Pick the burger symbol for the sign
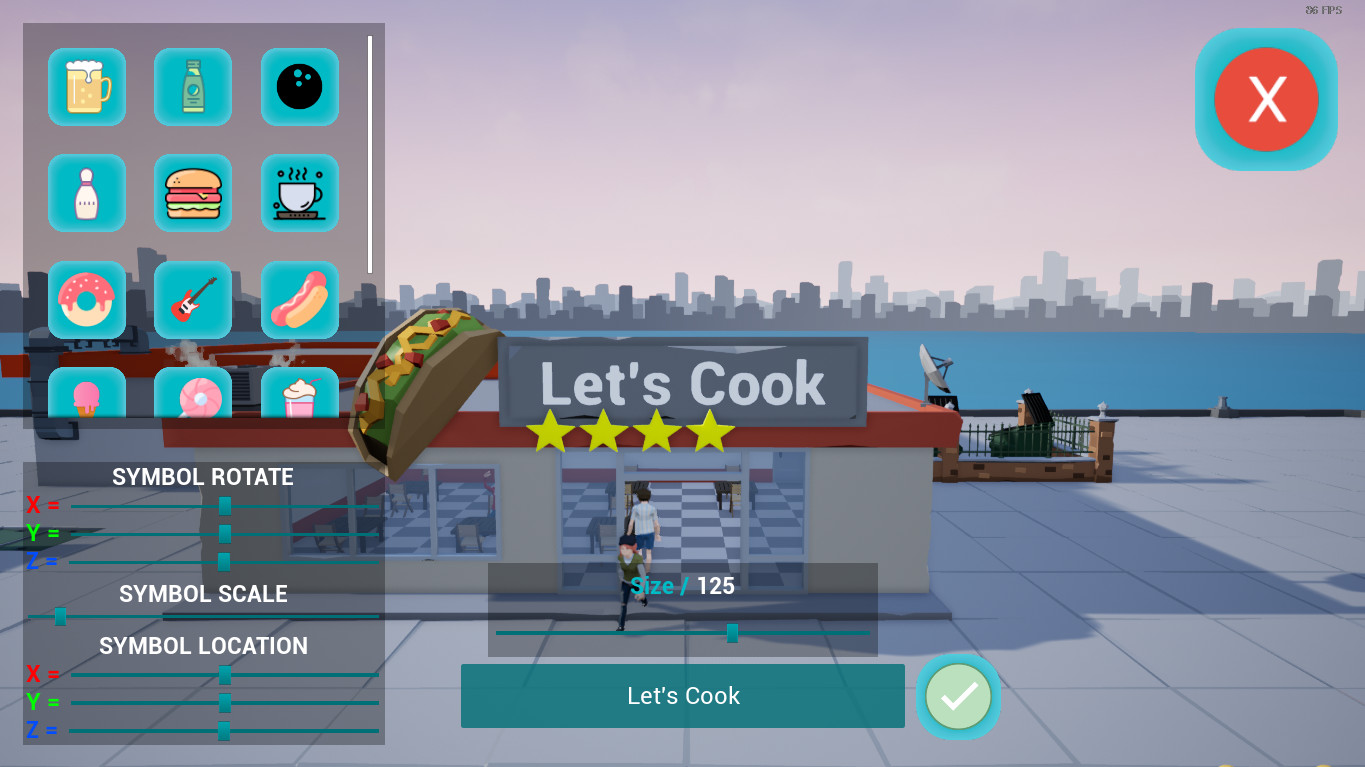The width and height of the screenshot is (1365, 767). coord(192,193)
